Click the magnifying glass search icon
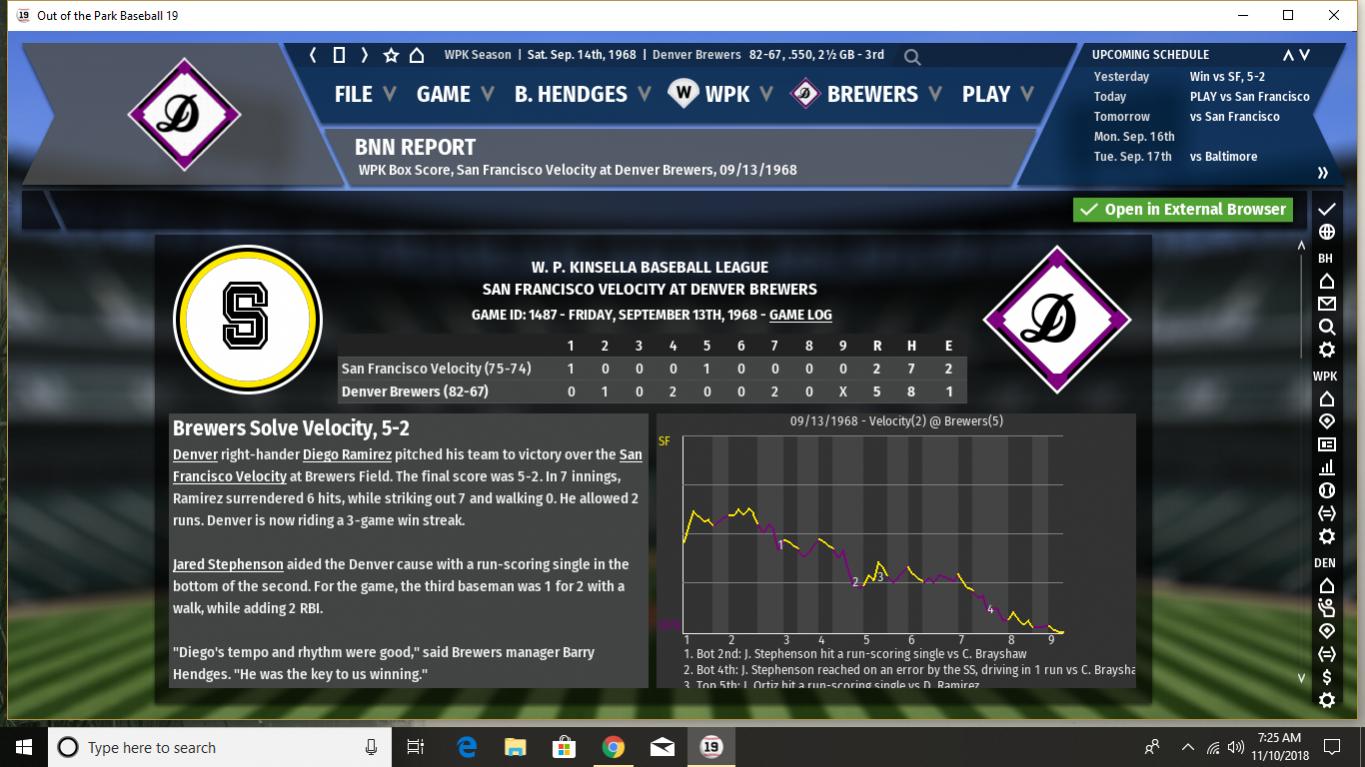1365x767 pixels. click(912, 56)
